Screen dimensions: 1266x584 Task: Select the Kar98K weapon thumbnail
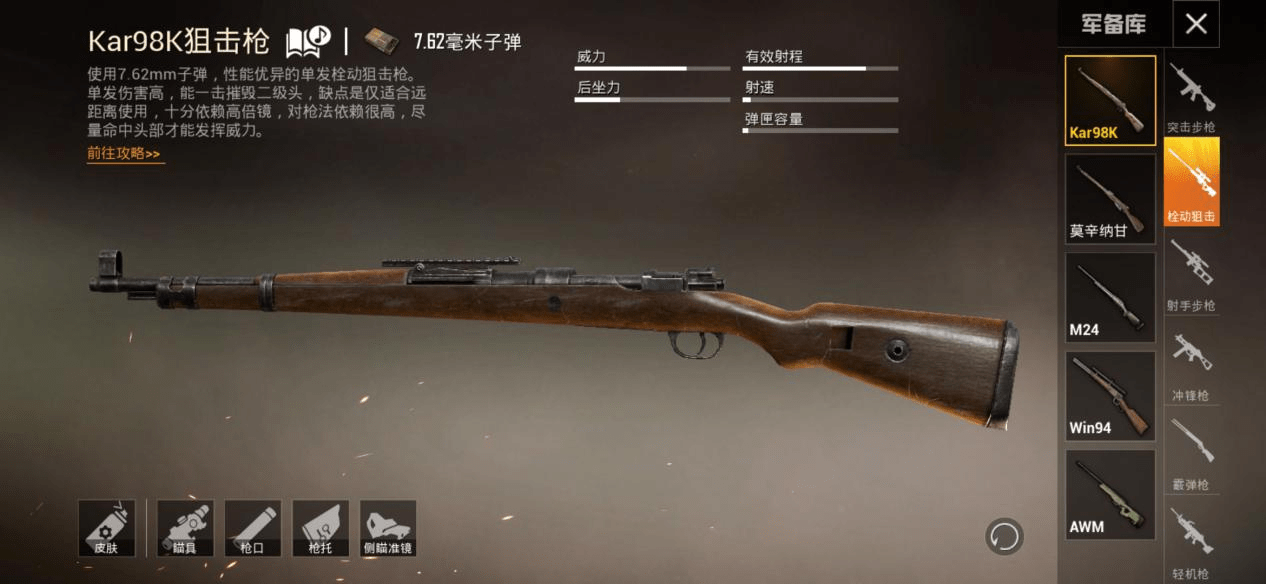1110,100
